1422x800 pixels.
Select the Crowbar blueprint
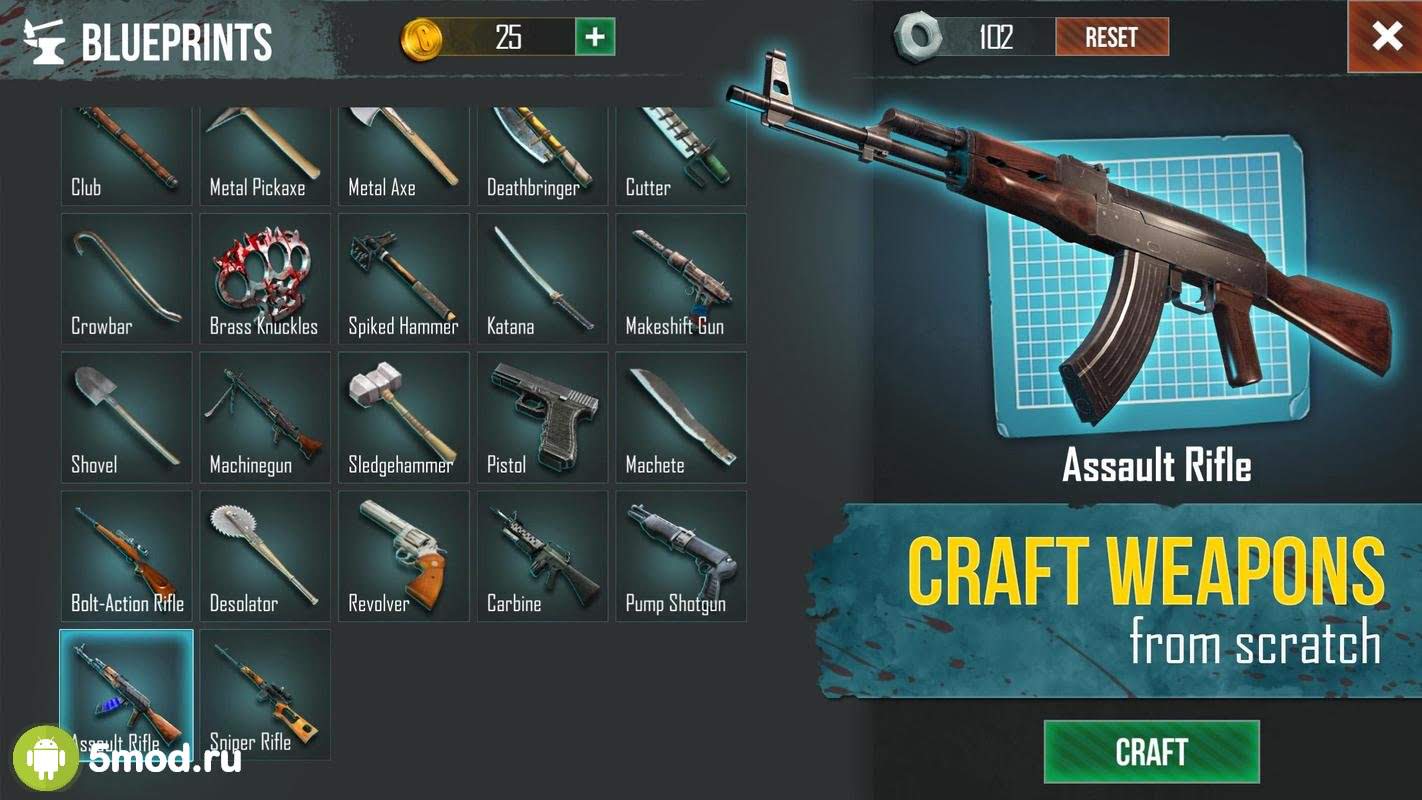tap(126, 278)
